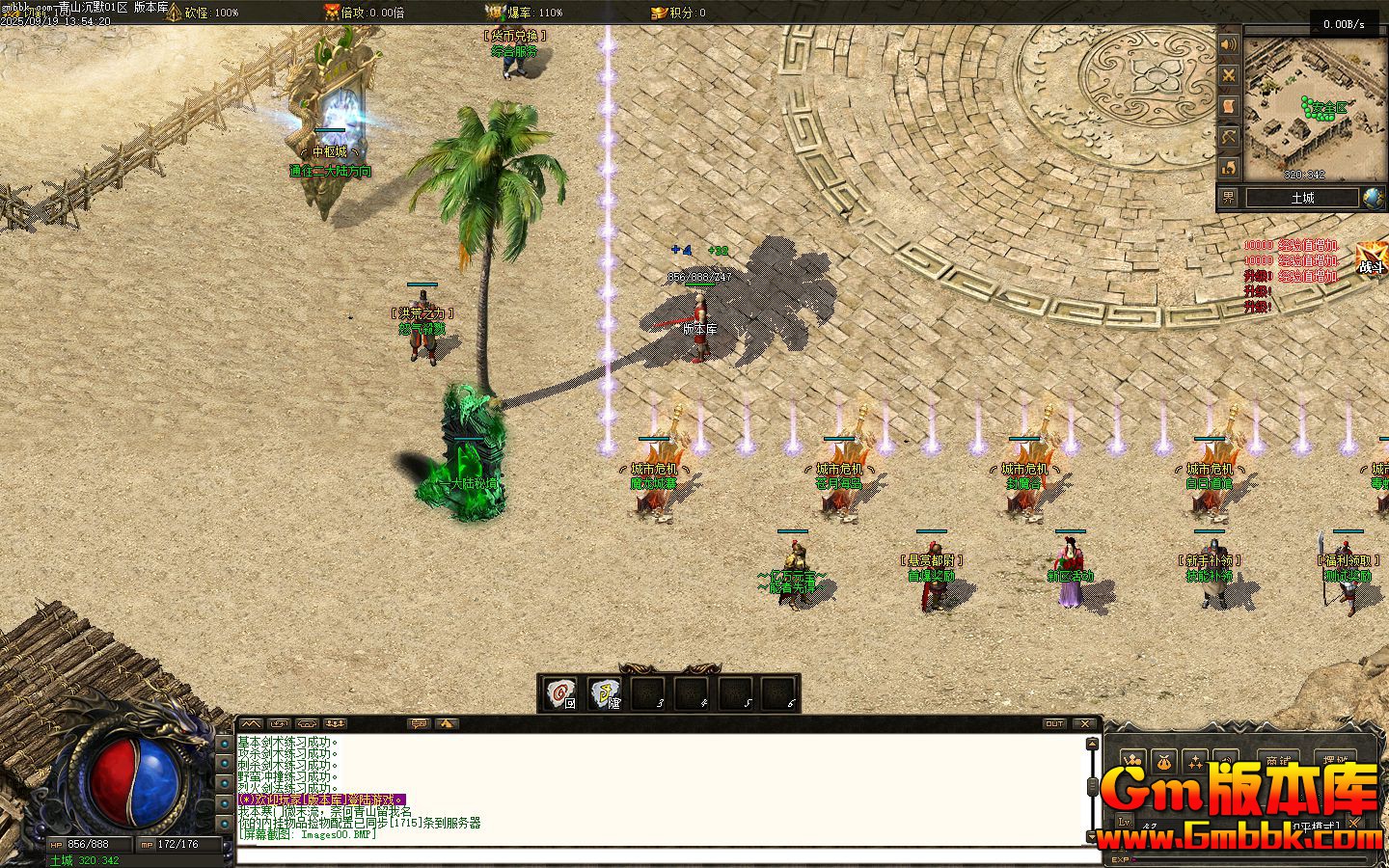Use the 随 random teleport scroll
1389x868 pixels.
click(x=605, y=692)
